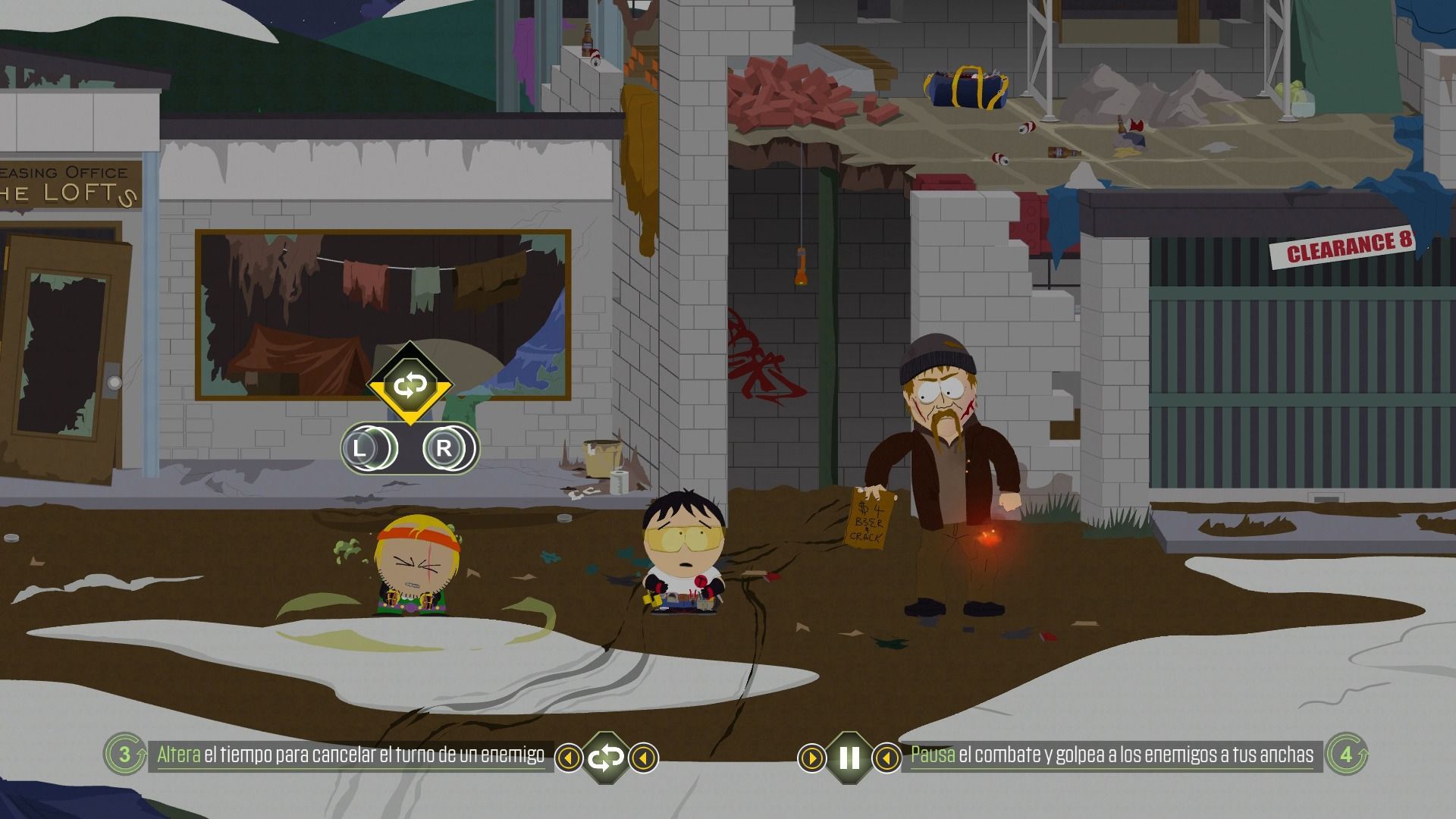Click the circular number 4 badge

point(1347,754)
